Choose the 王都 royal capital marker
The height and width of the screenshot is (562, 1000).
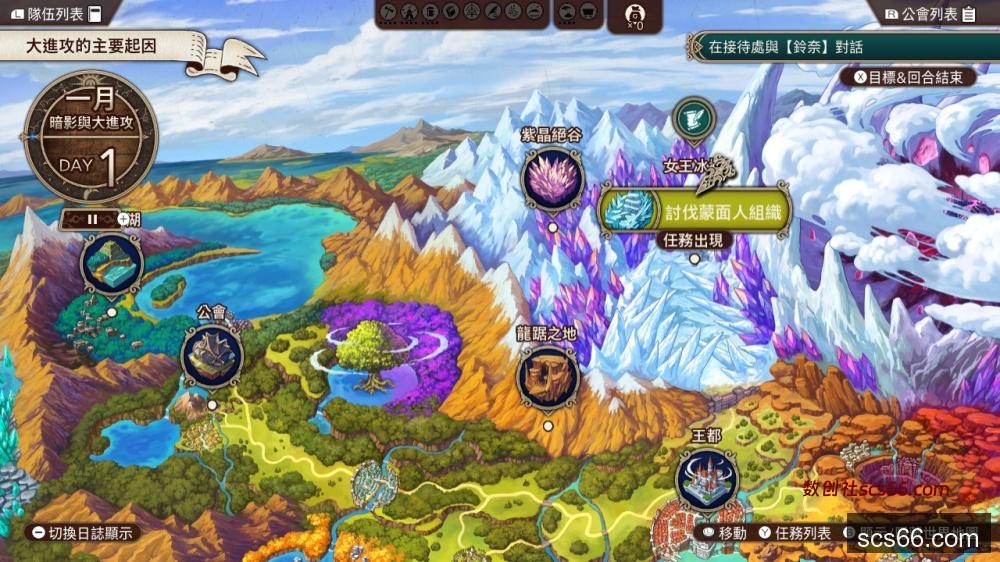coord(706,479)
